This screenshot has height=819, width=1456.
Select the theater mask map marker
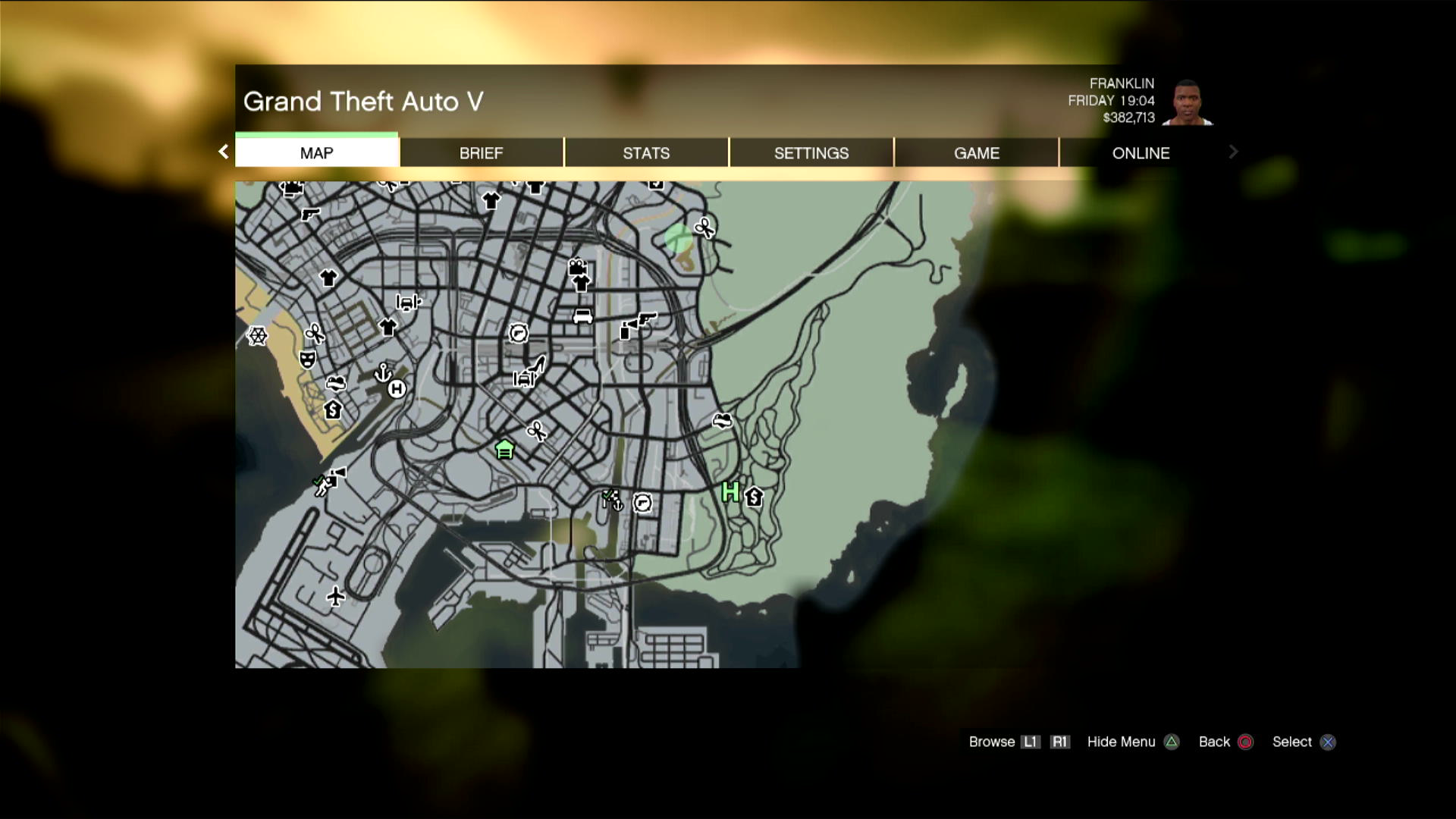pyautogui.click(x=307, y=359)
